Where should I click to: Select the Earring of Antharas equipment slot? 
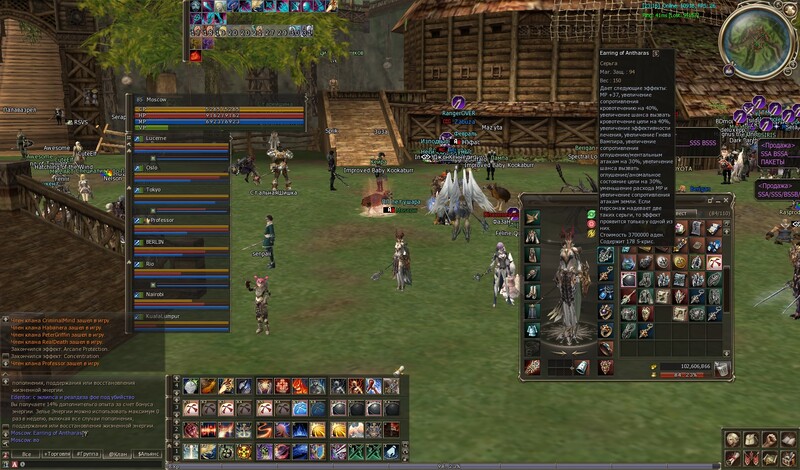[x=605, y=255]
